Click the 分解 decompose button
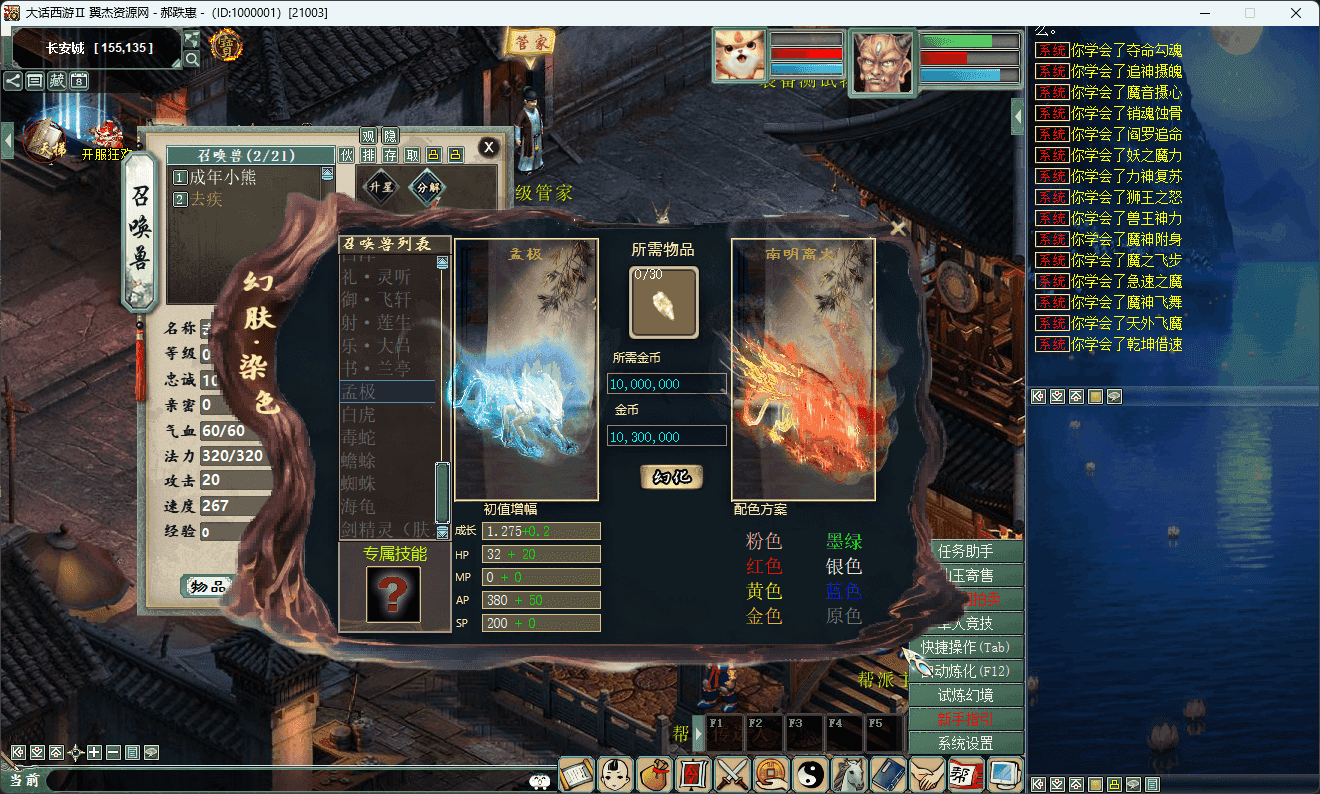 point(428,187)
